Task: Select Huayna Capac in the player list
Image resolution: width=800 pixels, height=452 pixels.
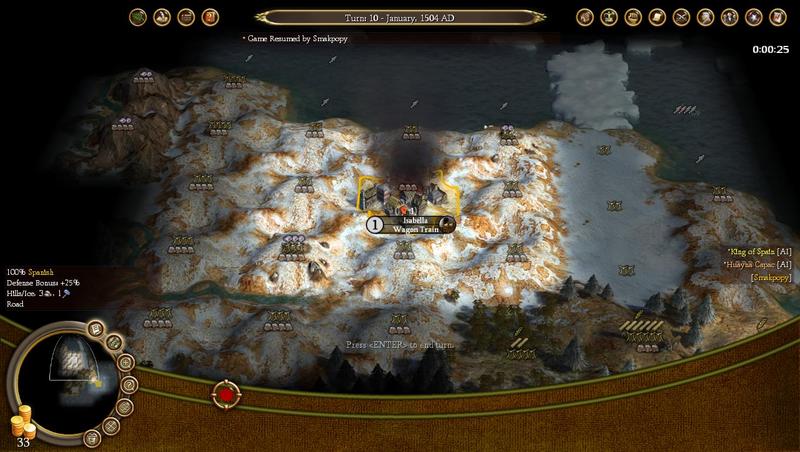Action: pyautogui.click(x=759, y=264)
